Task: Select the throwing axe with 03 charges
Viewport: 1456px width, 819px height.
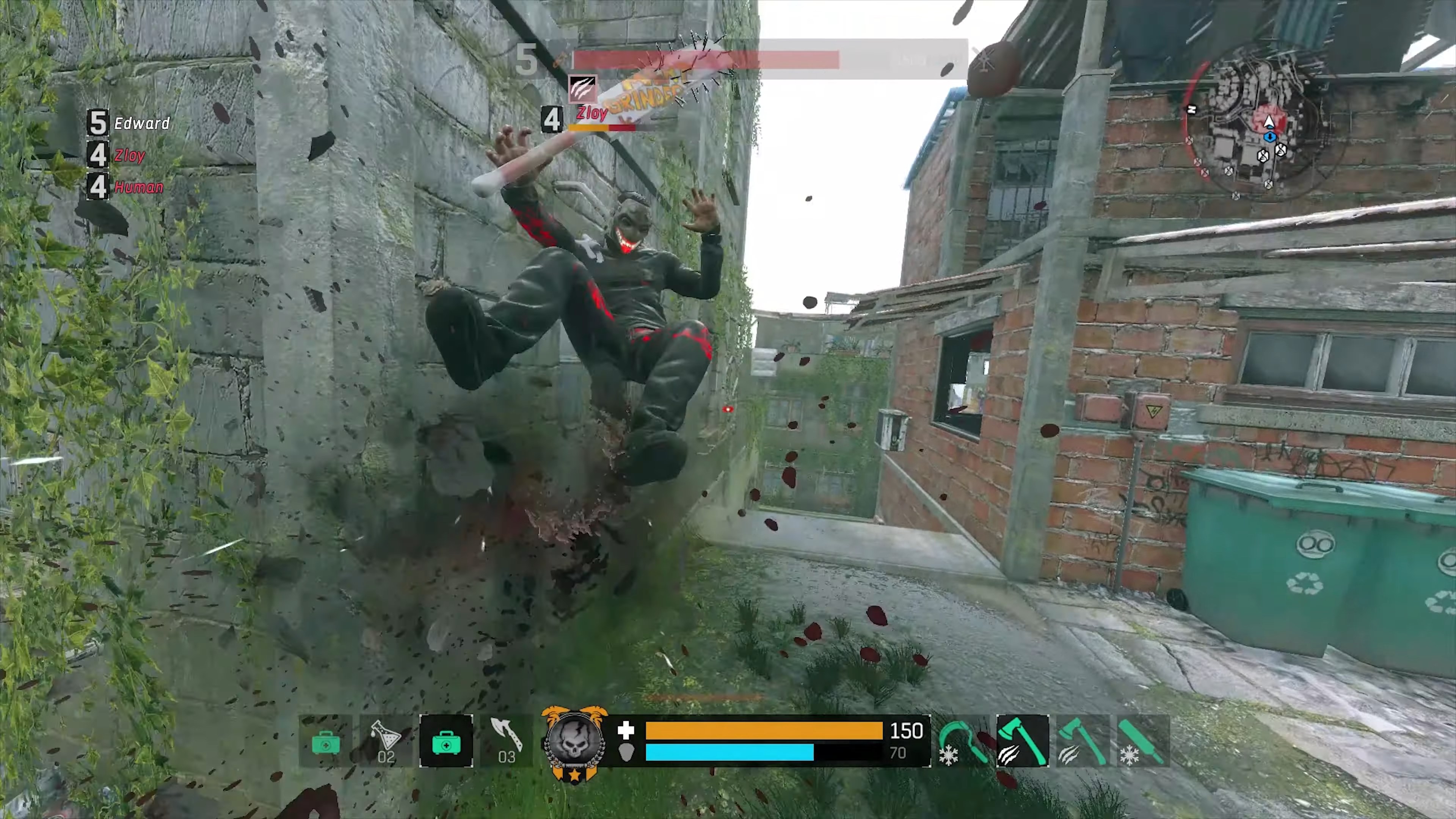Action: tap(505, 737)
